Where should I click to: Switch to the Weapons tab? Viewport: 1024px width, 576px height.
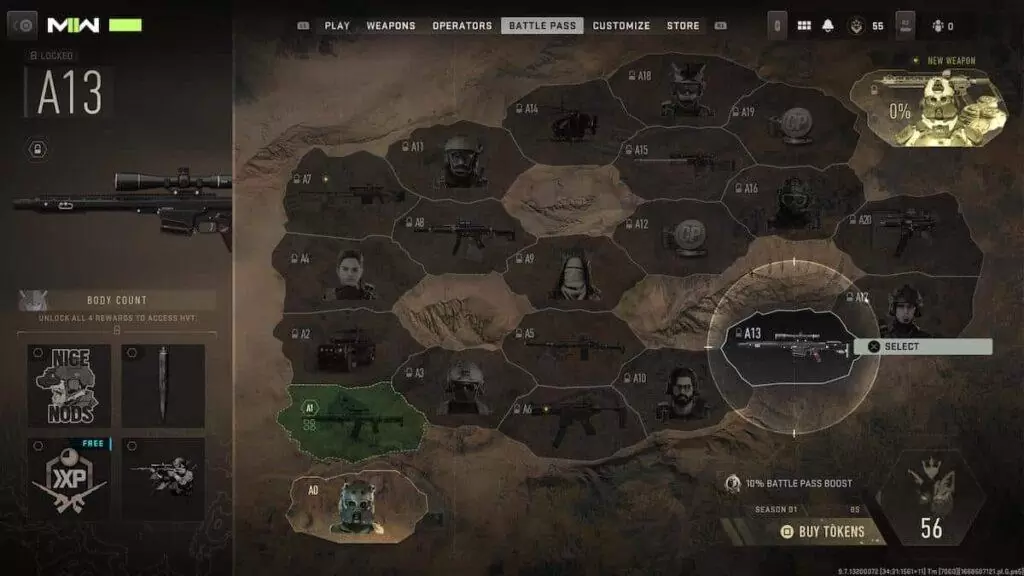coord(391,26)
